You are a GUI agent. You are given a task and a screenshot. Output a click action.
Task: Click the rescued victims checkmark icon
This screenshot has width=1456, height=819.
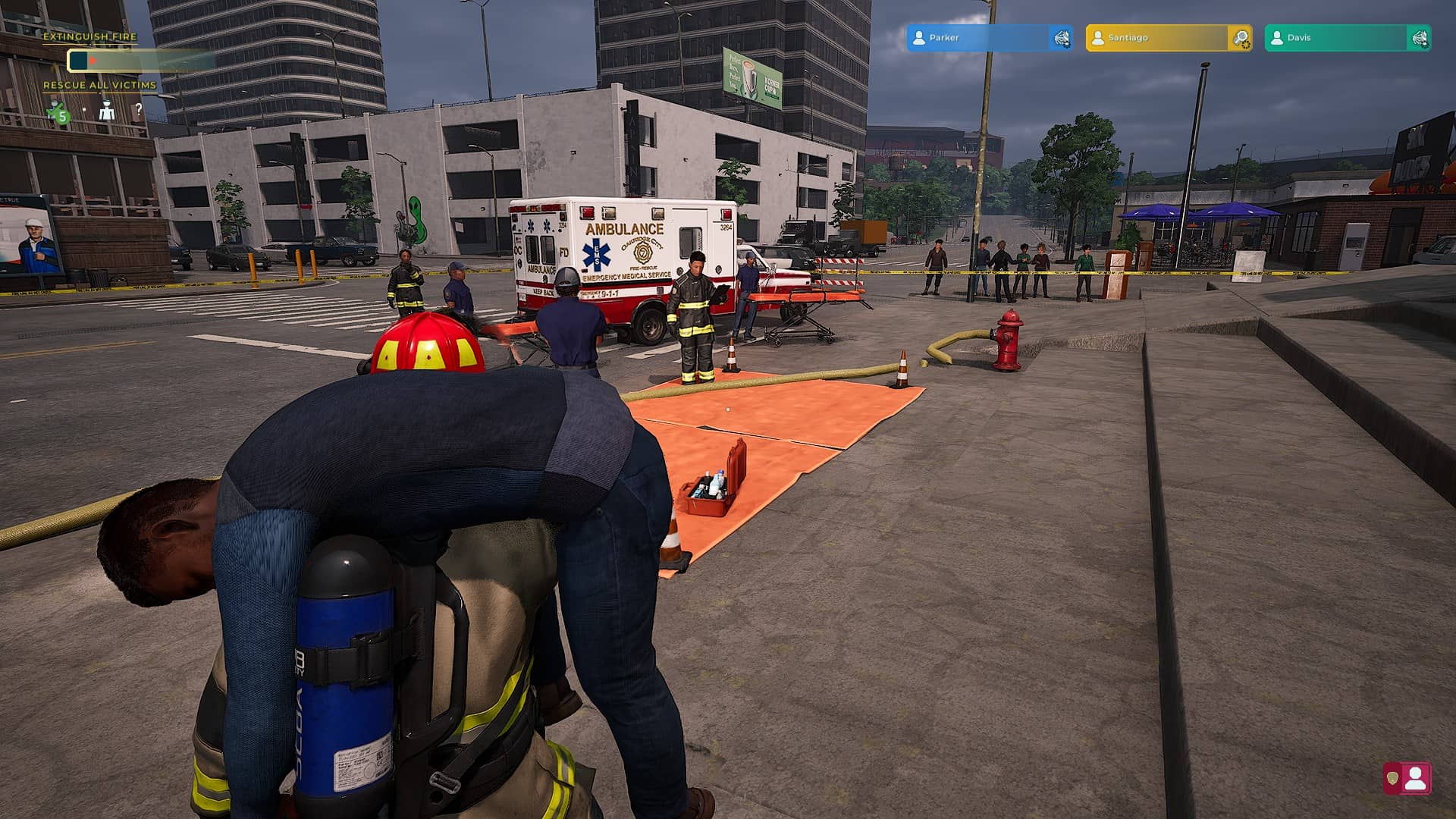[58, 113]
